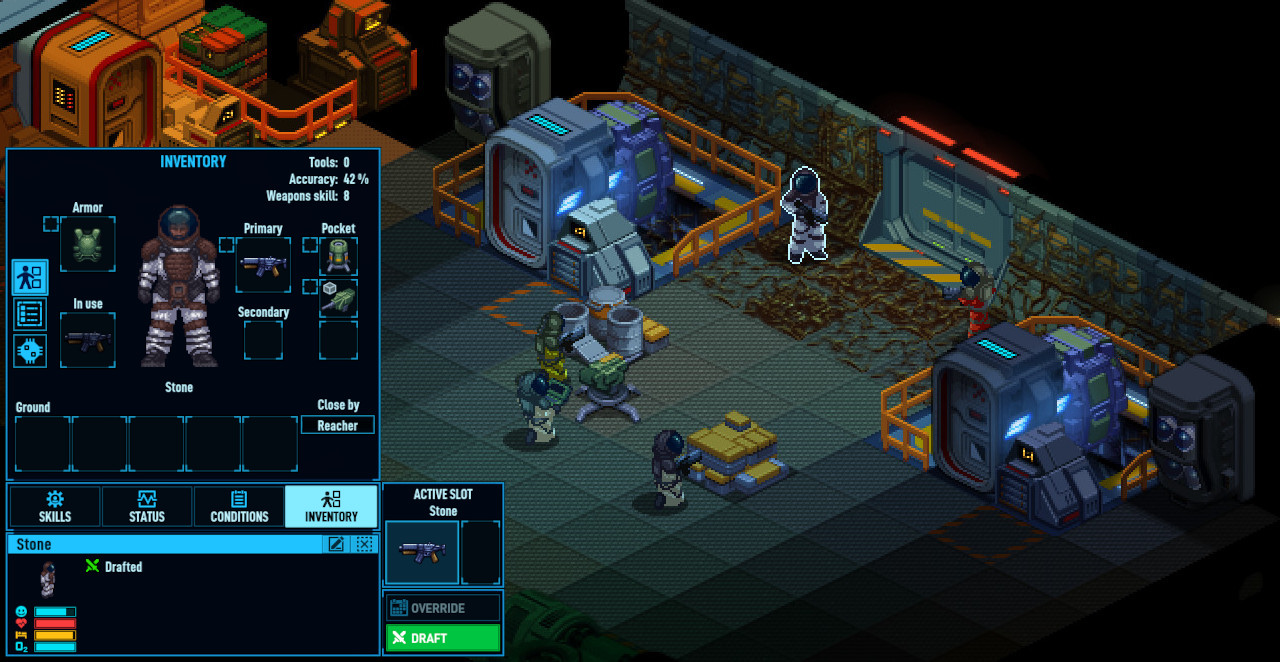
Task: Click the rifle in the Active Slot
Action: (x=422, y=552)
